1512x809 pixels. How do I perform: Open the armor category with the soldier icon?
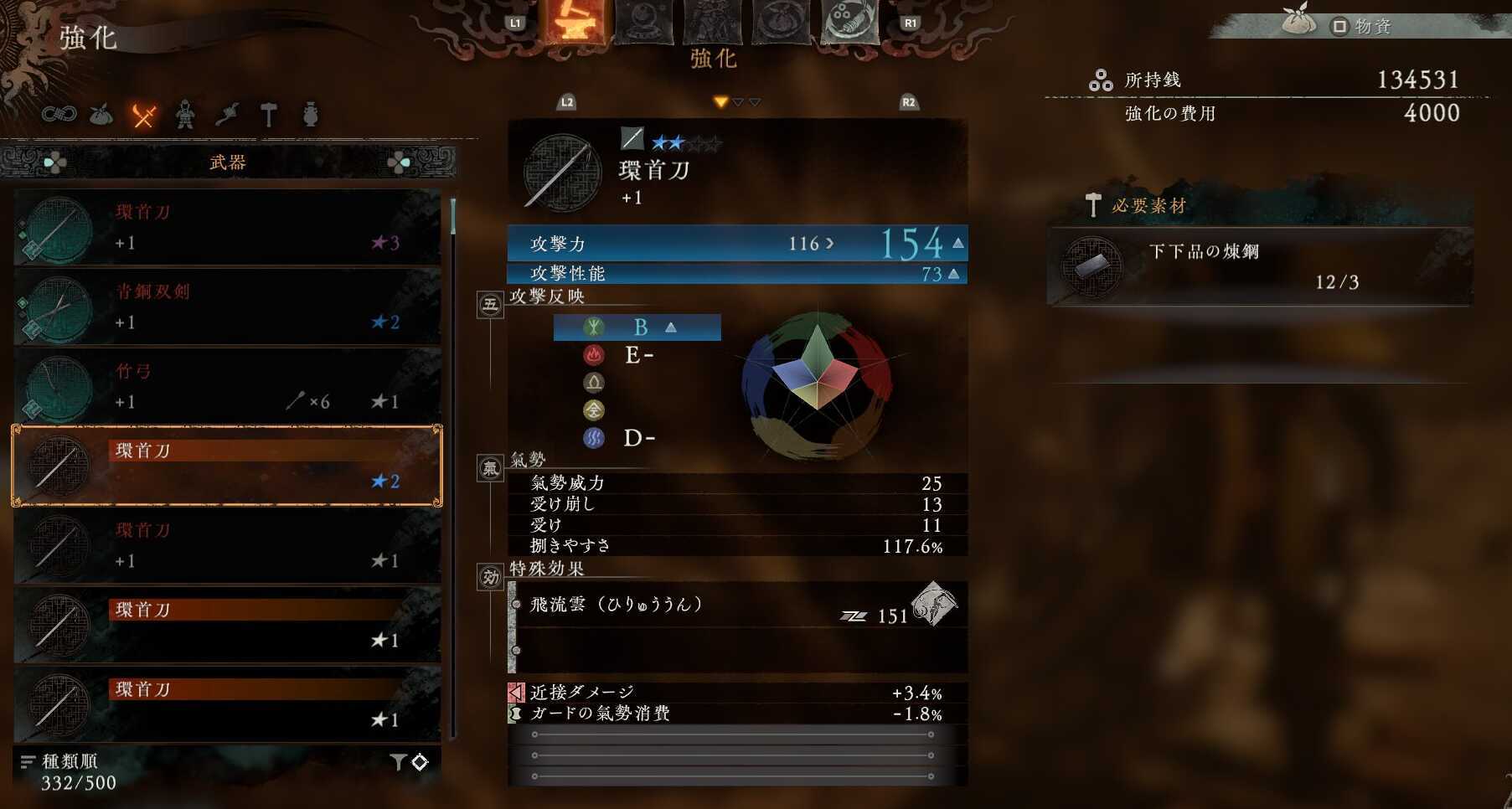(186, 117)
